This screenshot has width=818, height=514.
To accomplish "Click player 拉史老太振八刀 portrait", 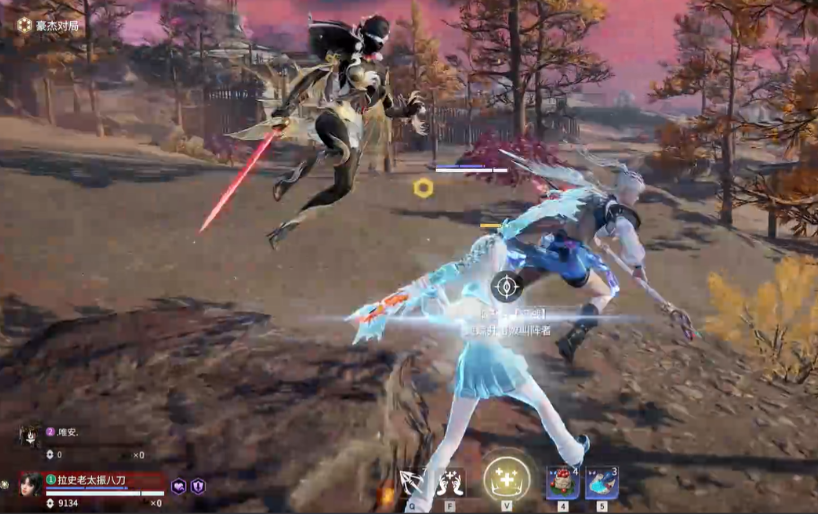I will tap(29, 484).
